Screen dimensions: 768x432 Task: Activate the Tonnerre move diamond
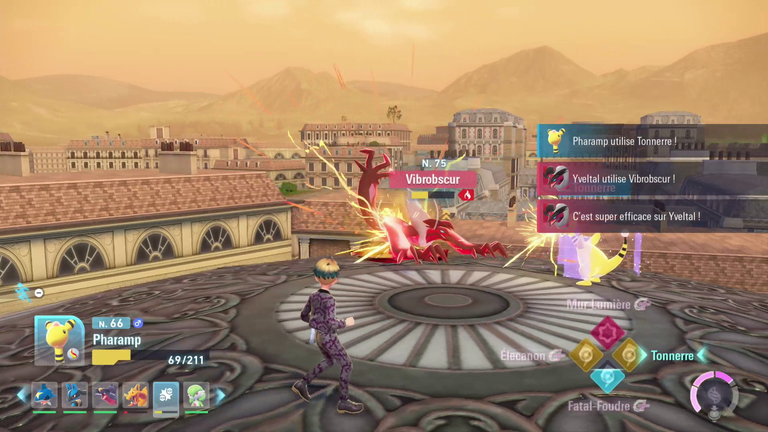coord(630,355)
